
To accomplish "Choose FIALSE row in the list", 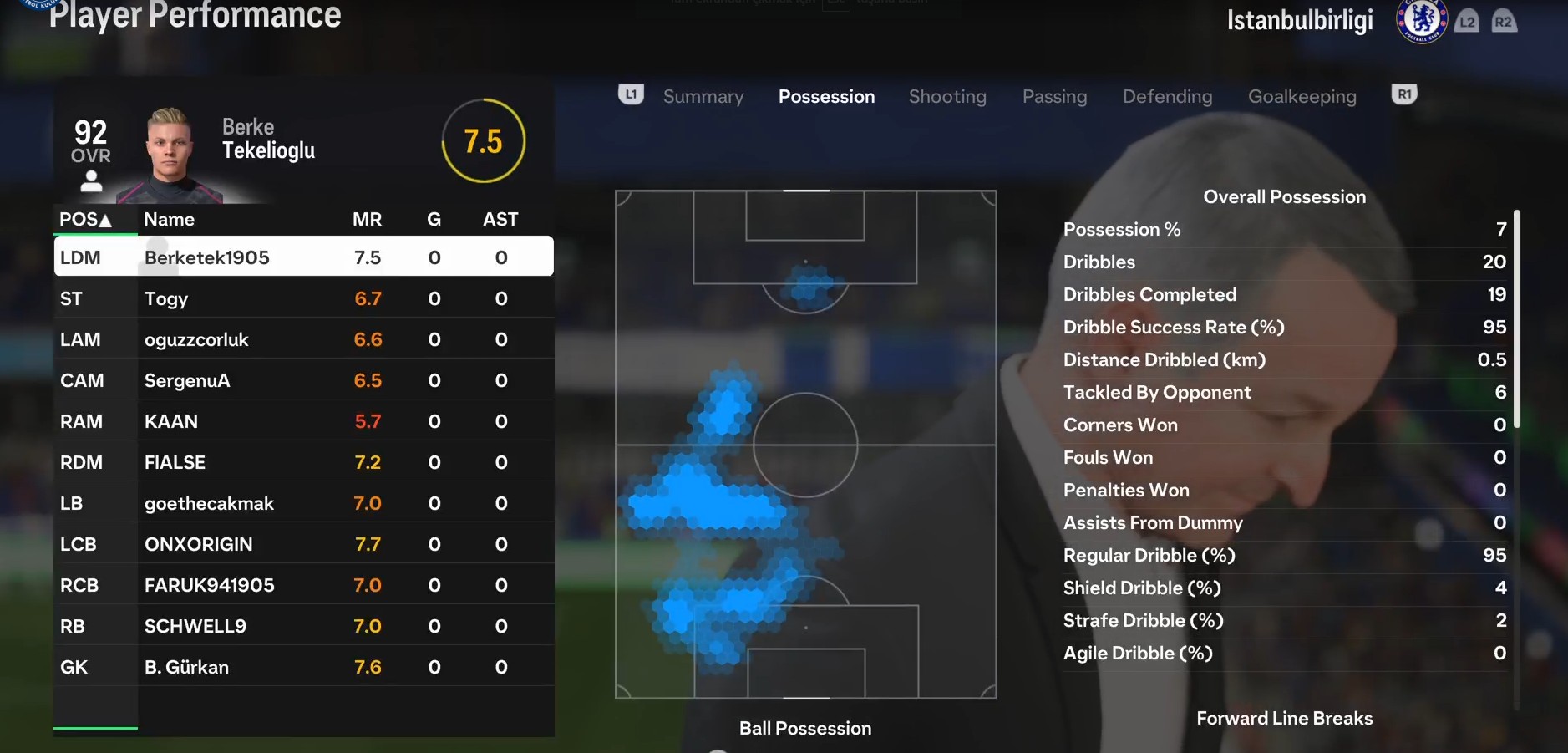I will tap(303, 462).
